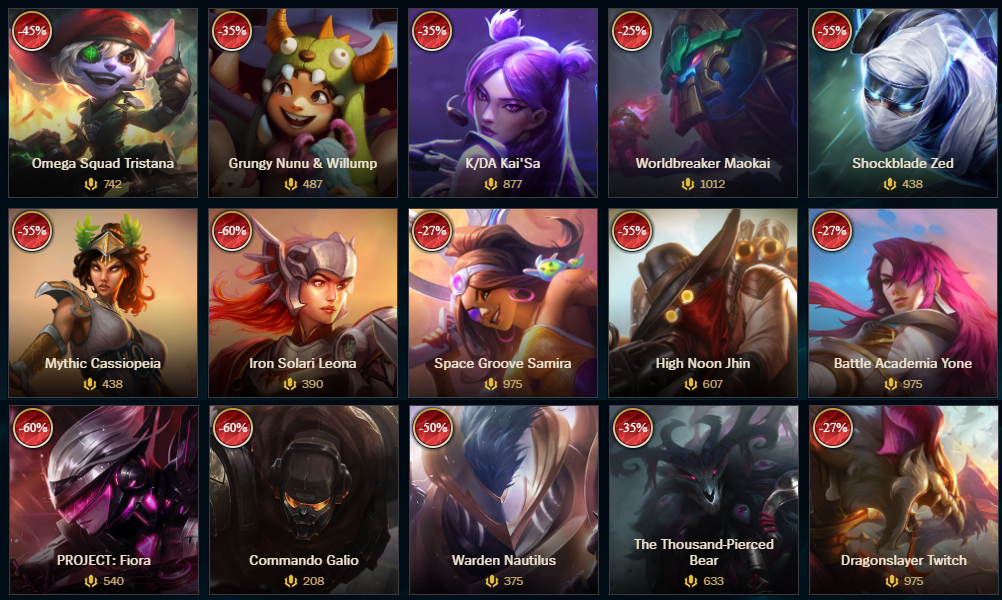Viewport: 1002px width, 600px height.
Task: Select the PROJECT: Fiora skin card
Action: coord(103,499)
